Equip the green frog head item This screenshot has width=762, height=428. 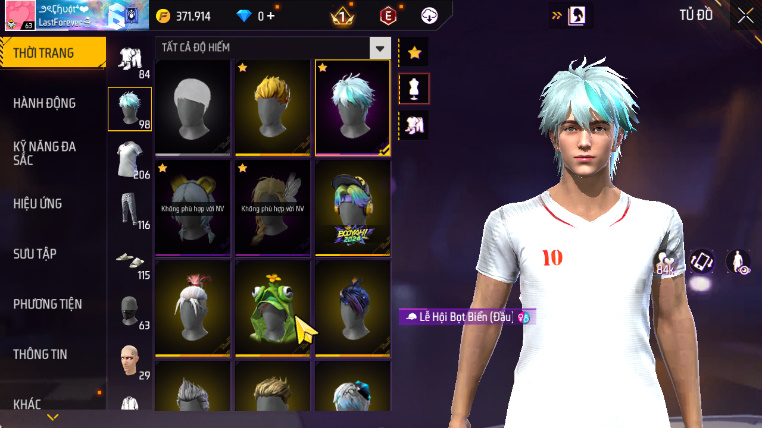[x=273, y=304]
